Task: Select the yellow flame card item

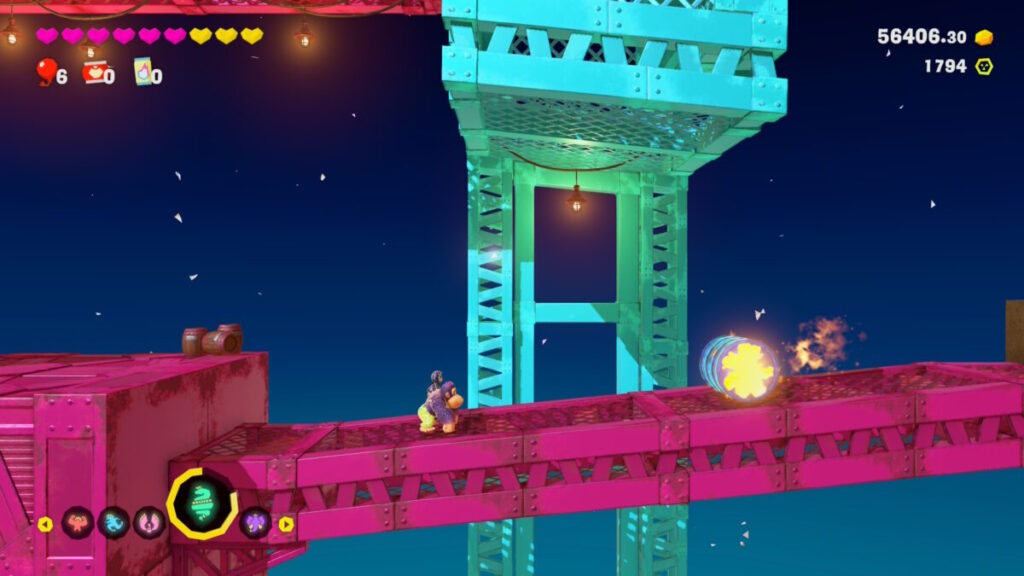Action: pyautogui.click(x=143, y=71)
